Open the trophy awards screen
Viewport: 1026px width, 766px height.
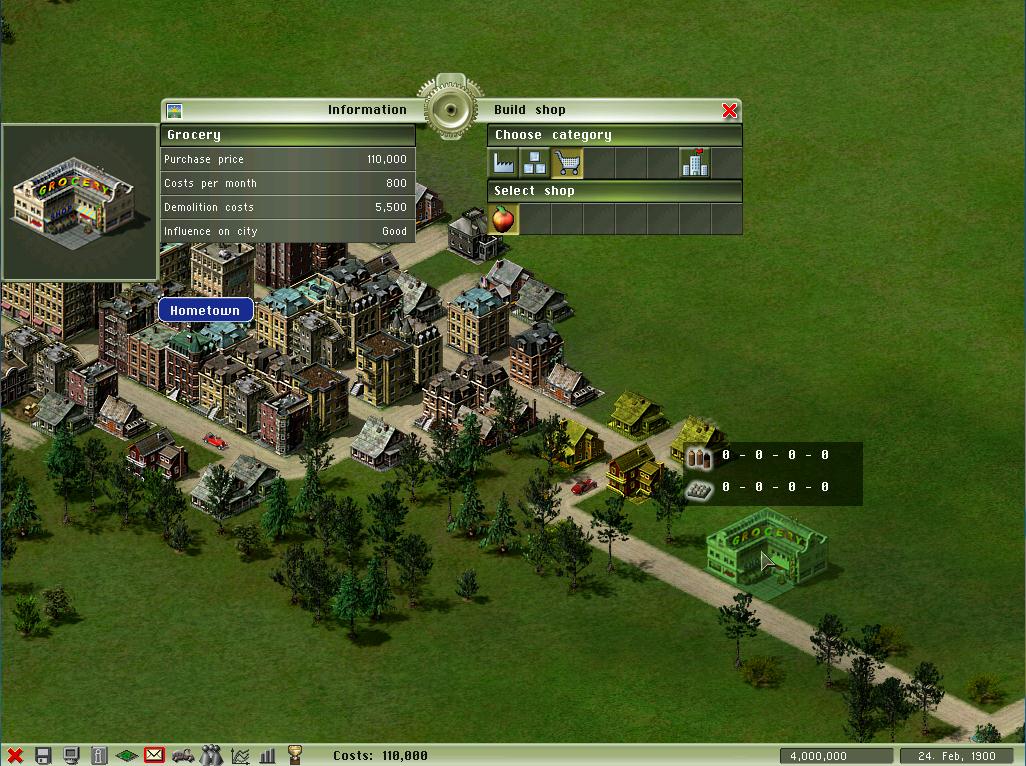click(295, 756)
